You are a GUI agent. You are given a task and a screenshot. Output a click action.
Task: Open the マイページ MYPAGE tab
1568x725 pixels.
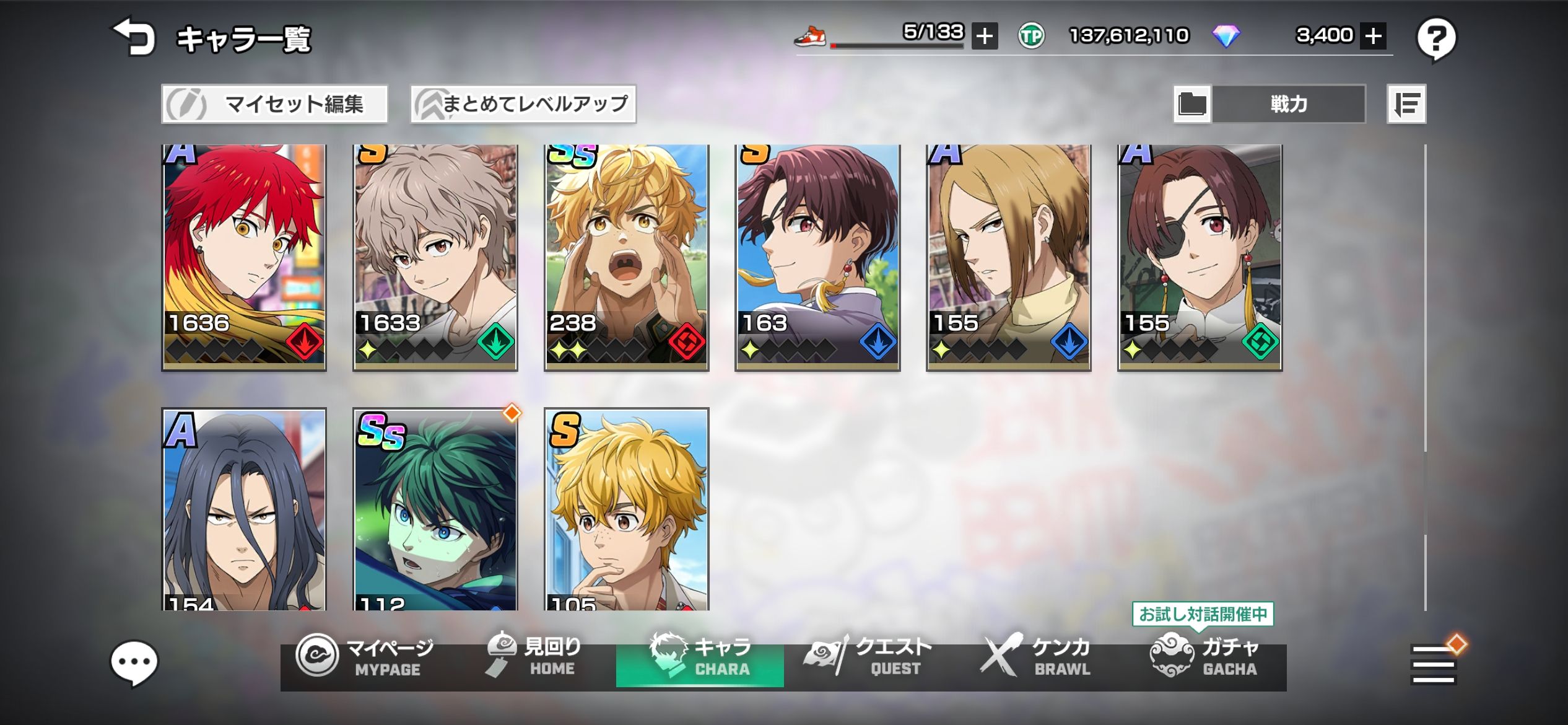365,657
